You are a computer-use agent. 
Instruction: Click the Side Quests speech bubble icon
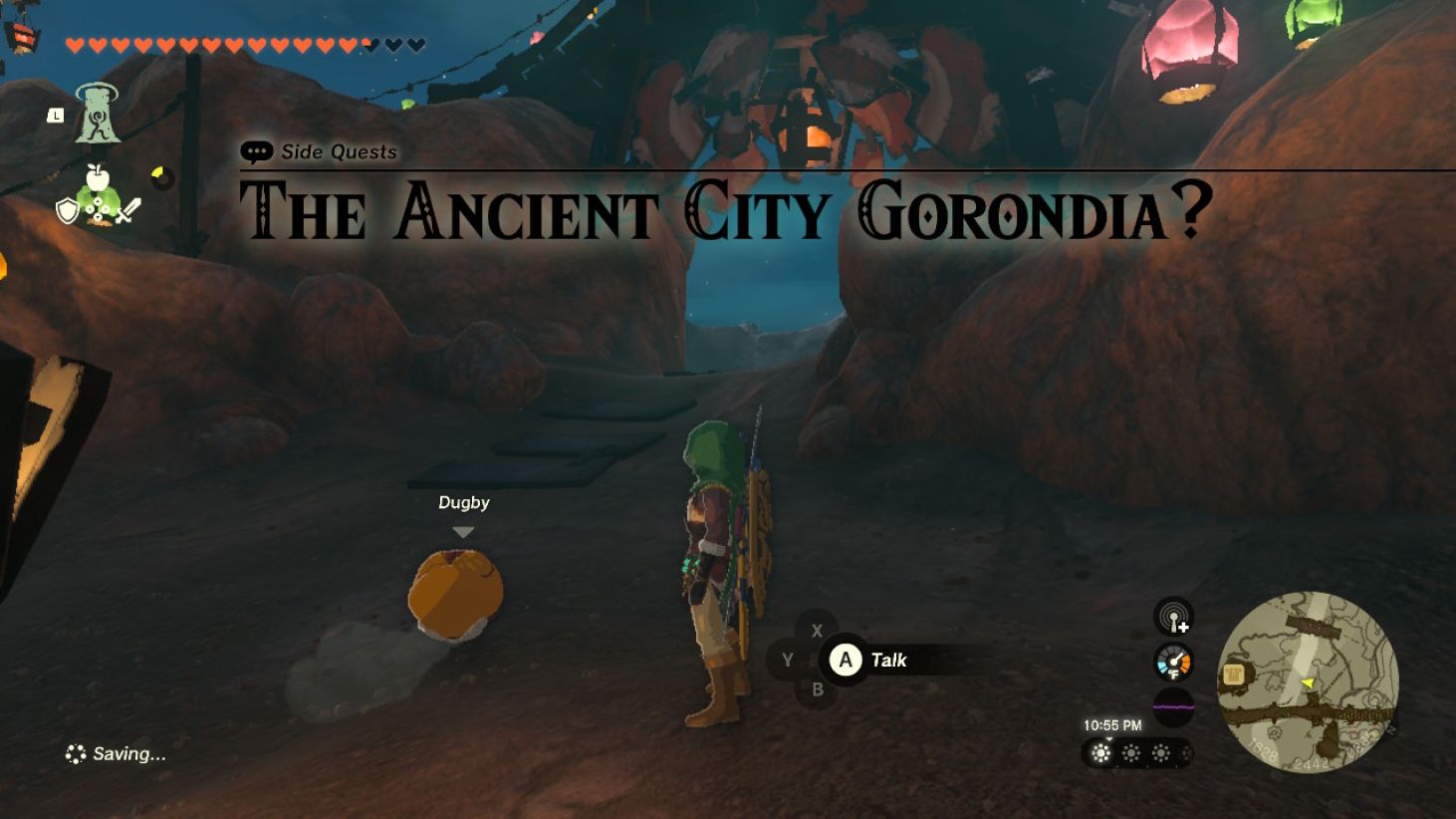coord(258,151)
